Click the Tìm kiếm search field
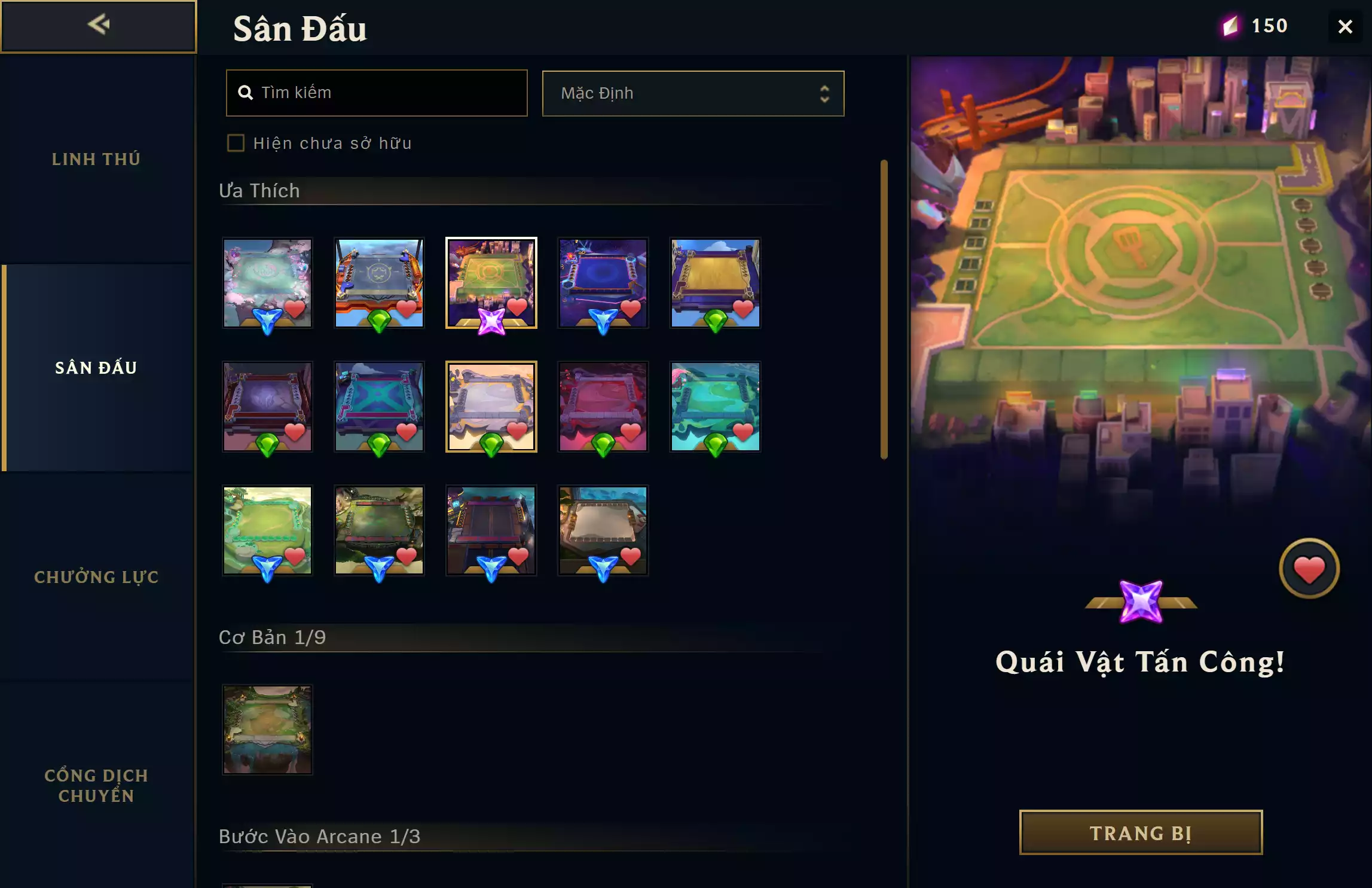The height and width of the screenshot is (888, 1372). [x=377, y=93]
